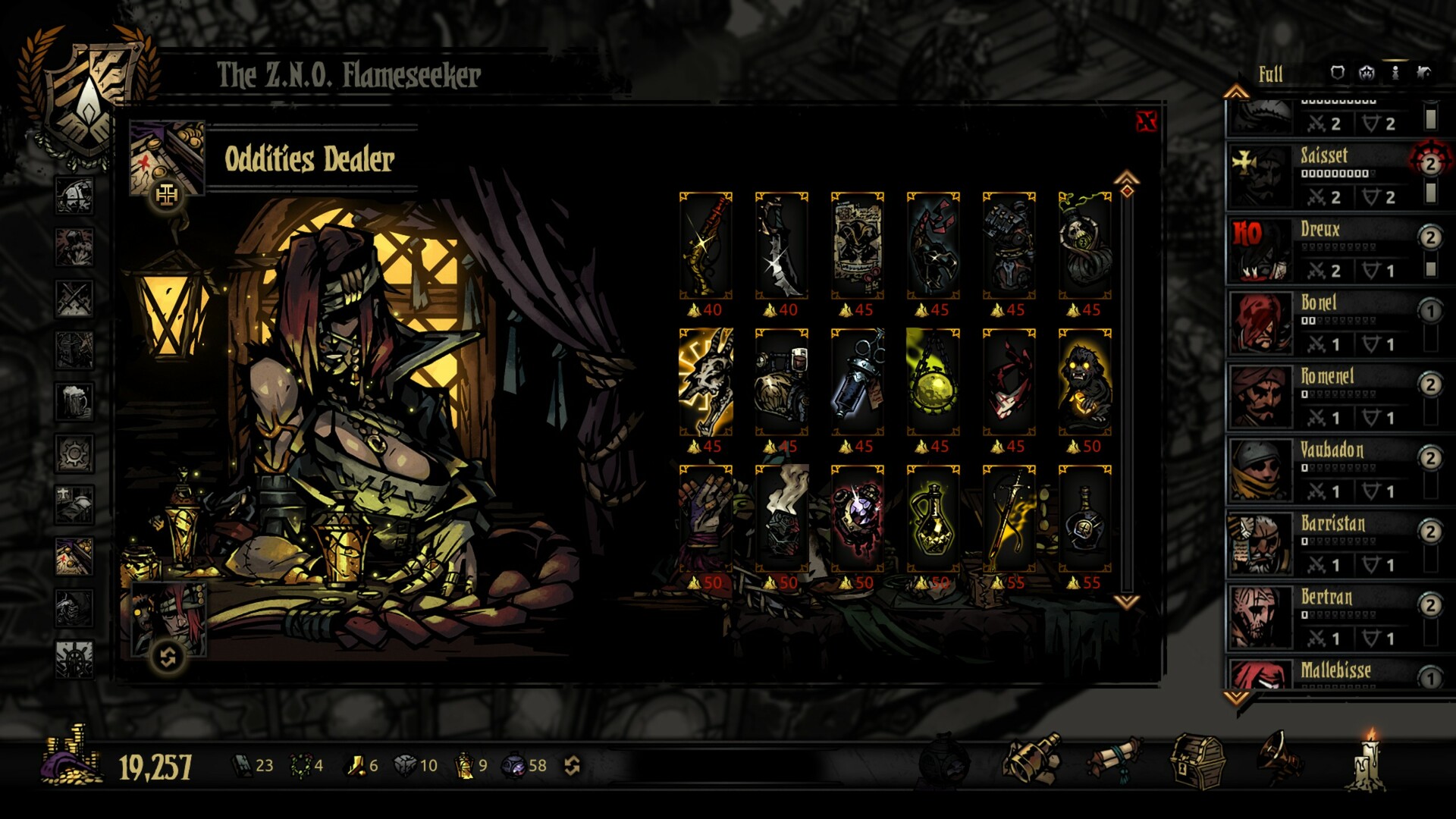1456x819 pixels.
Task: Switch to the crest roster tab
Action: coord(1366,74)
